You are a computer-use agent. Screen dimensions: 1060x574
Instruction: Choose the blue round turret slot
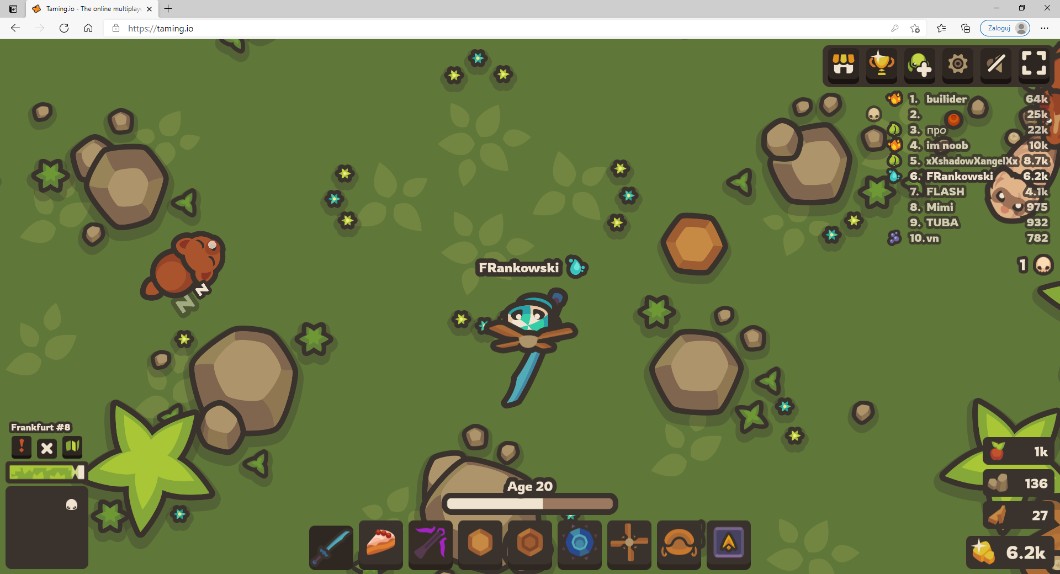579,545
